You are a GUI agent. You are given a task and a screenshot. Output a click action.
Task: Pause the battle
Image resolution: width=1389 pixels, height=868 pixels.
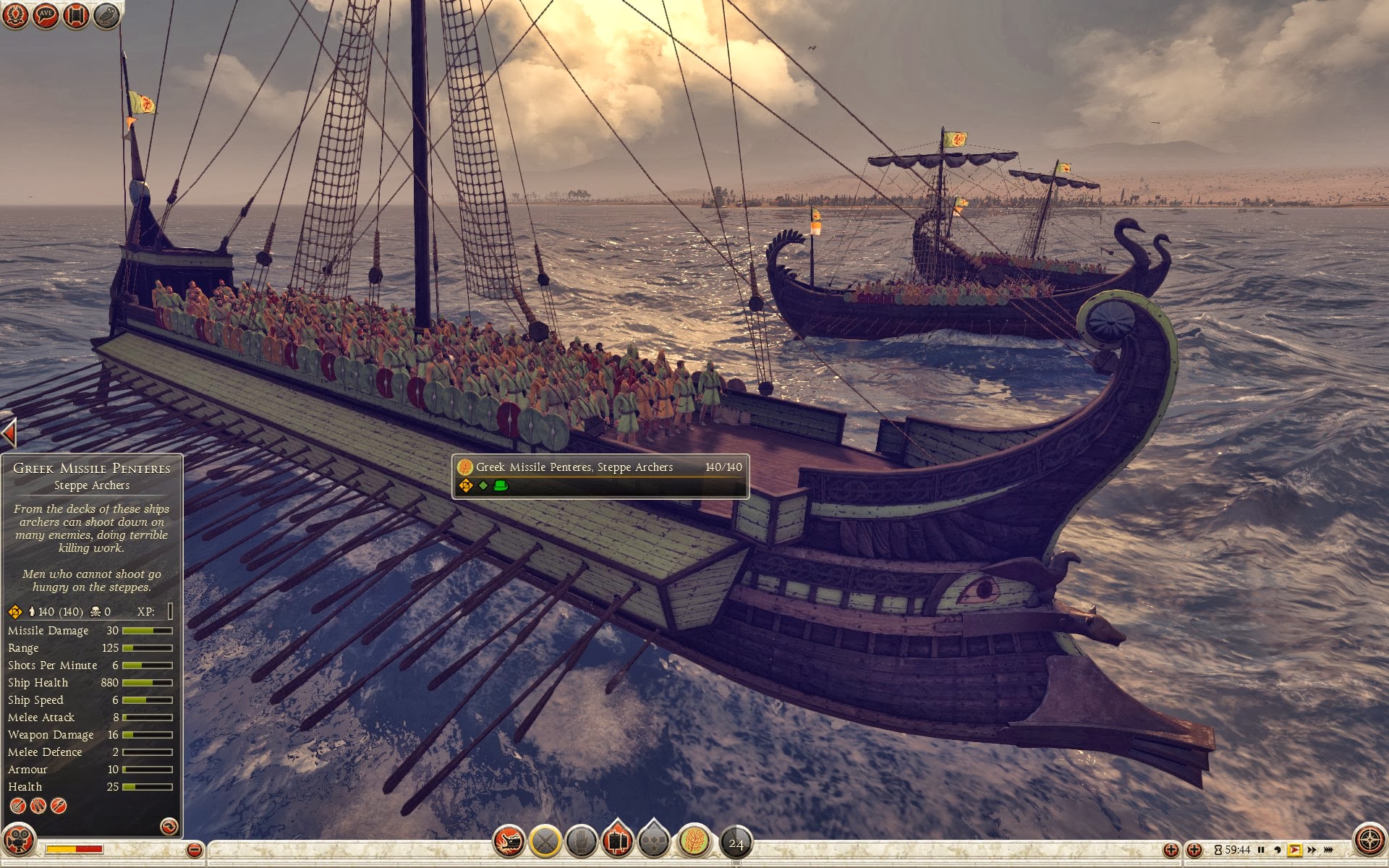point(1261,850)
